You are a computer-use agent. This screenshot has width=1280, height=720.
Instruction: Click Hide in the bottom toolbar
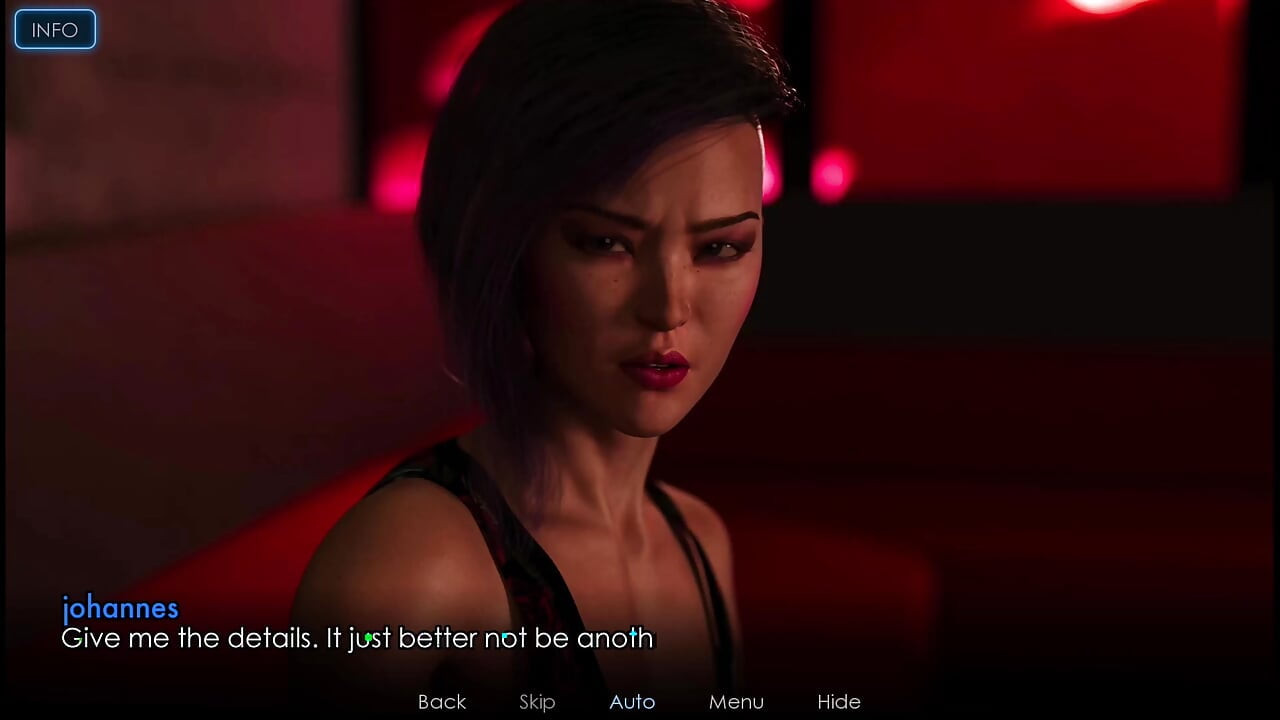pyautogui.click(x=839, y=701)
